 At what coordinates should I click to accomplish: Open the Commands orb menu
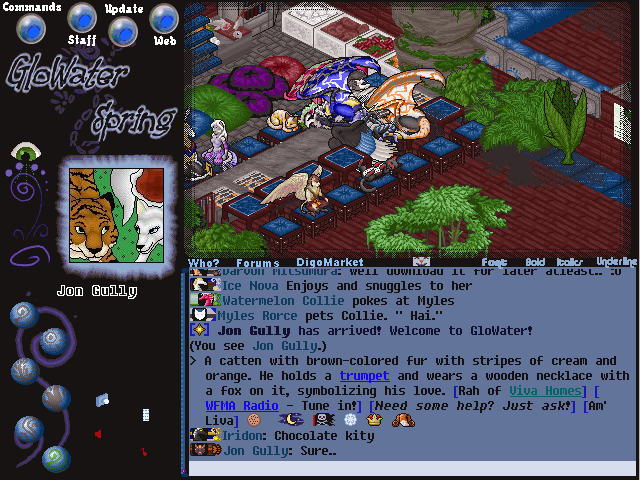pyautogui.click(x=33, y=30)
